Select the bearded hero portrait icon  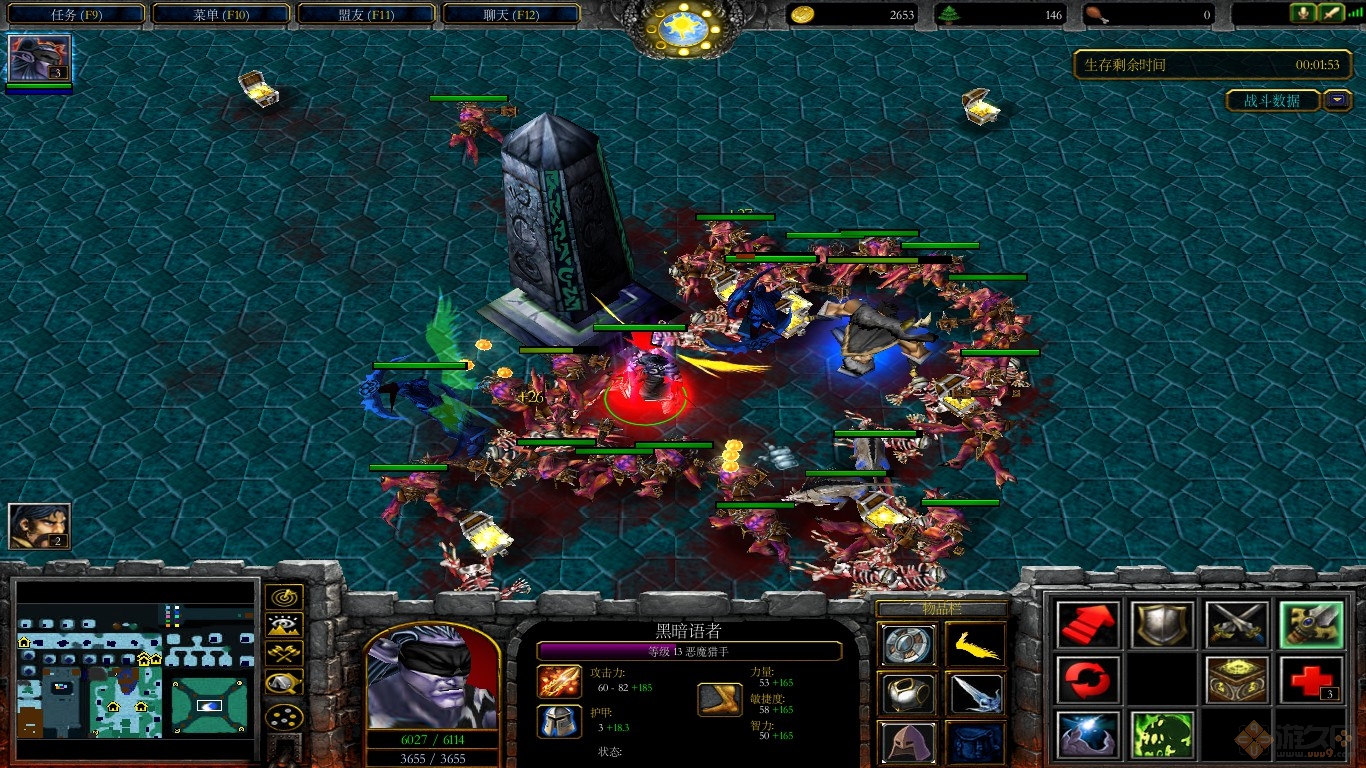[39, 526]
